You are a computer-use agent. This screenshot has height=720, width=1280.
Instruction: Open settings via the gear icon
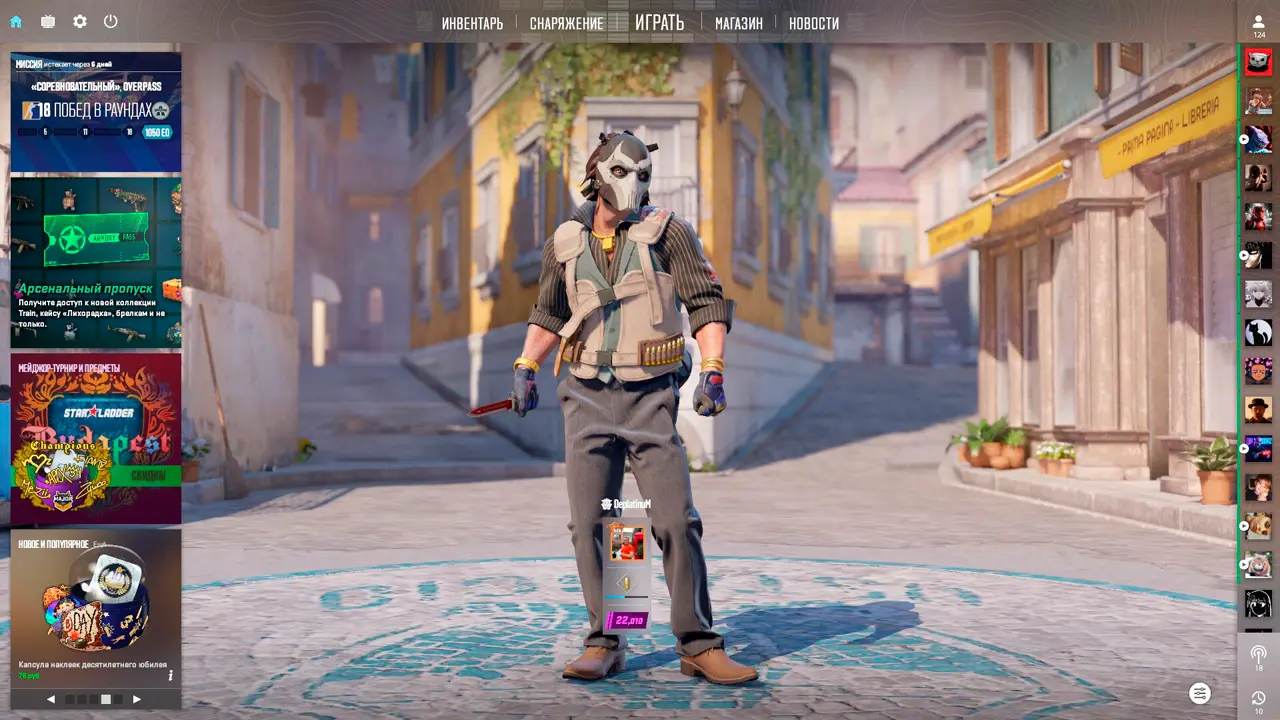coord(80,21)
